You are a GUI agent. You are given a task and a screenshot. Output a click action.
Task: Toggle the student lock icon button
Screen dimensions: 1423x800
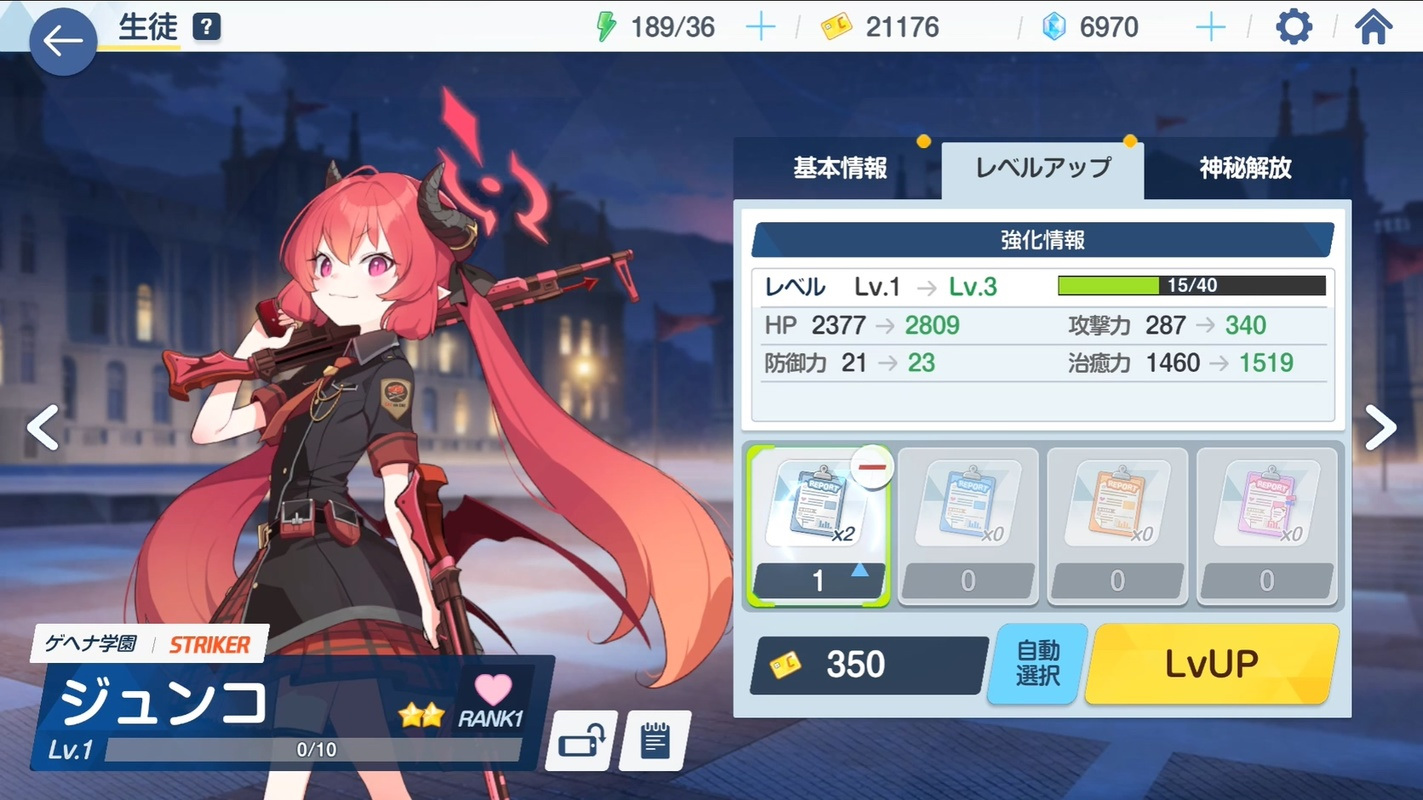tap(580, 741)
